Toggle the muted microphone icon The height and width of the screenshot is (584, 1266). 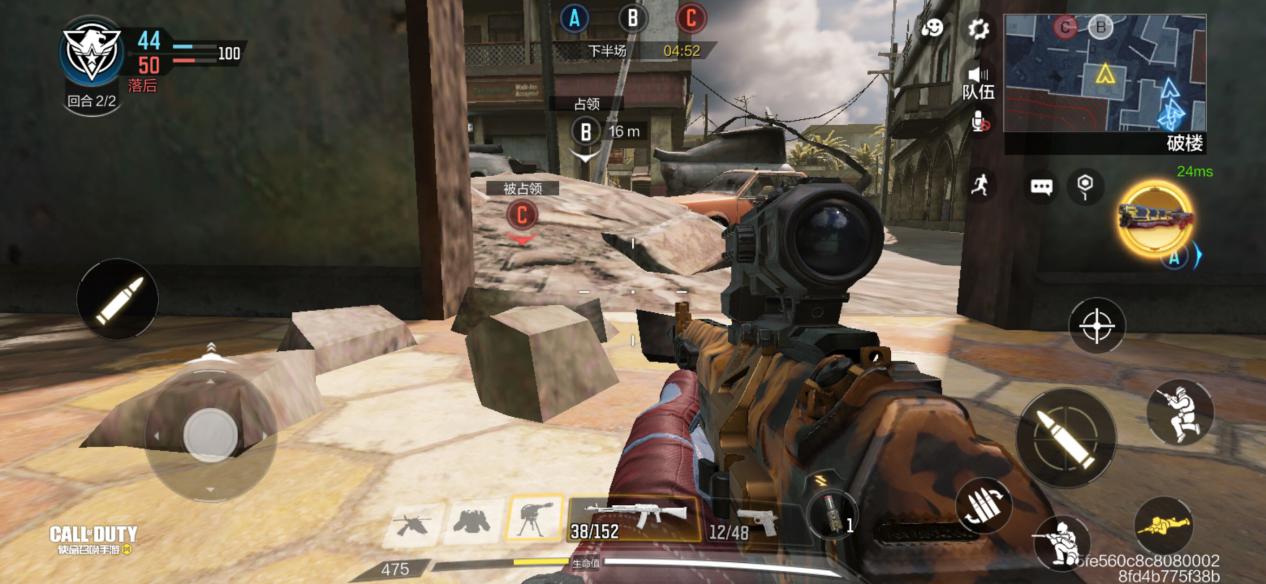(980, 122)
